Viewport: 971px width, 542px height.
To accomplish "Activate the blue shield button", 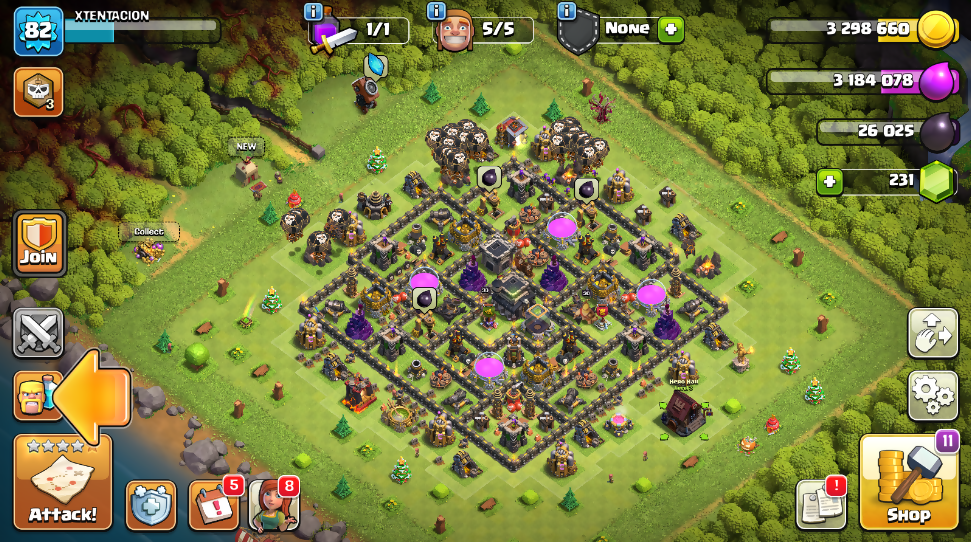I will [x=151, y=505].
